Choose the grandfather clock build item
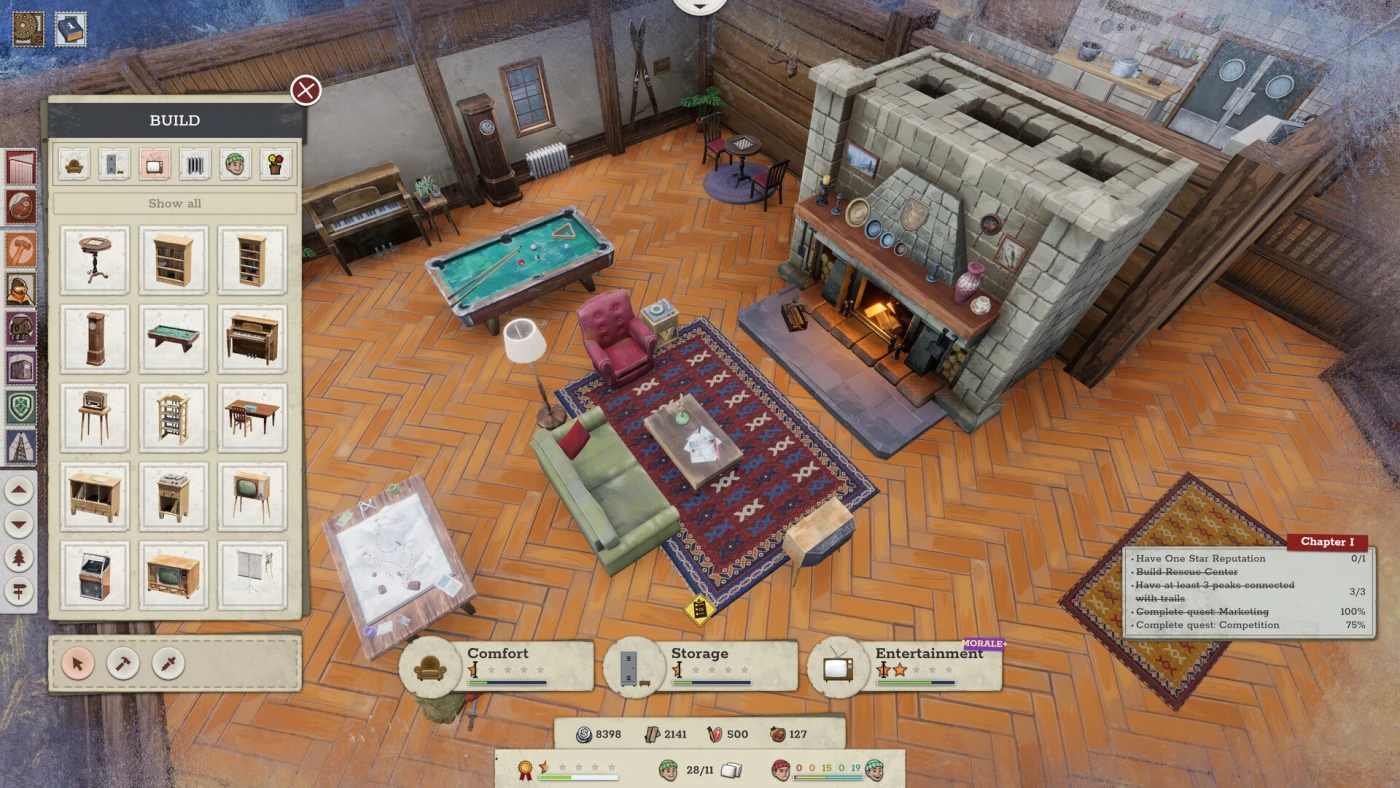This screenshot has width=1400, height=788. (x=94, y=339)
